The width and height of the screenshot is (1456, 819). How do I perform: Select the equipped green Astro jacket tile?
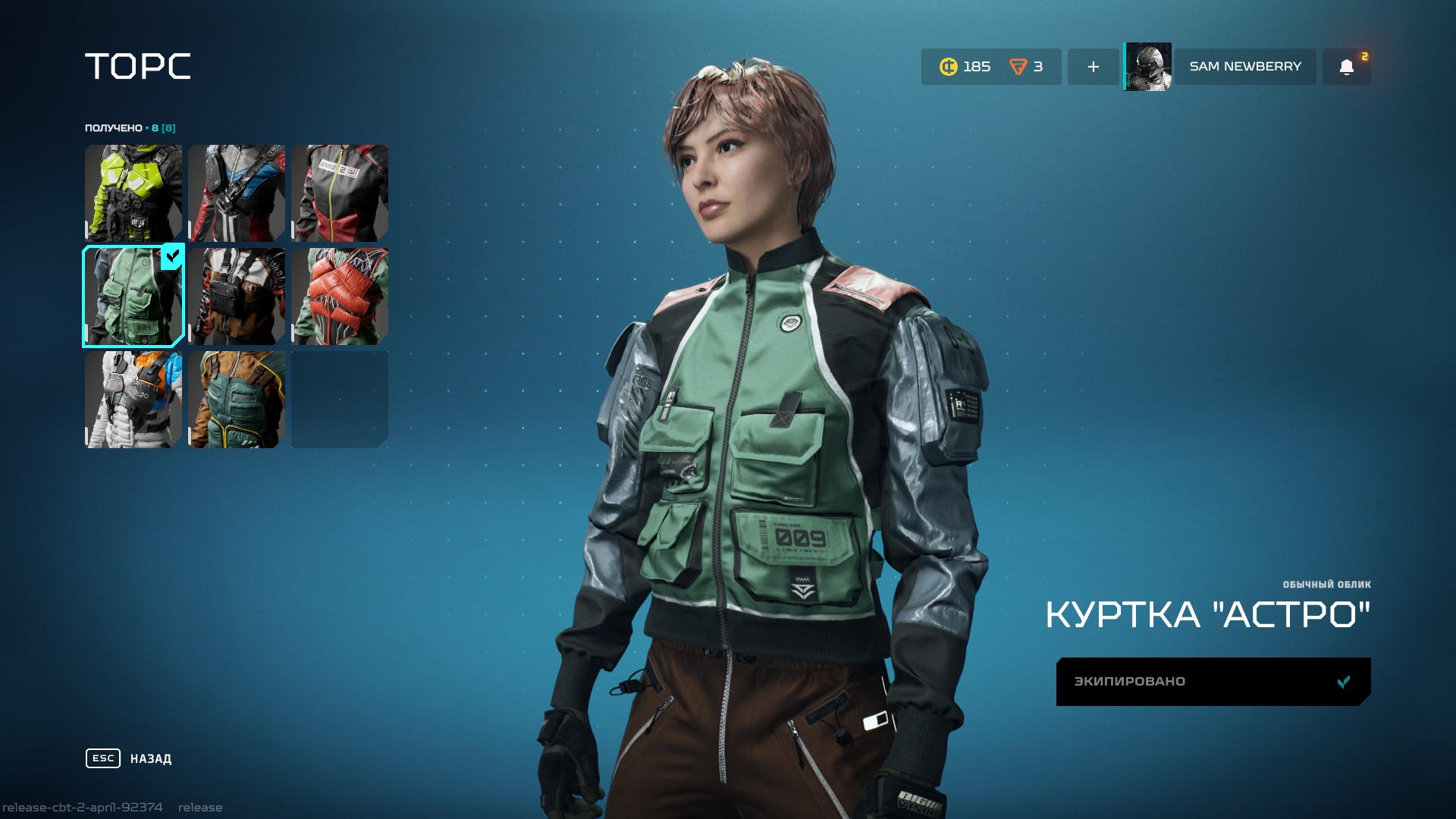(x=133, y=297)
